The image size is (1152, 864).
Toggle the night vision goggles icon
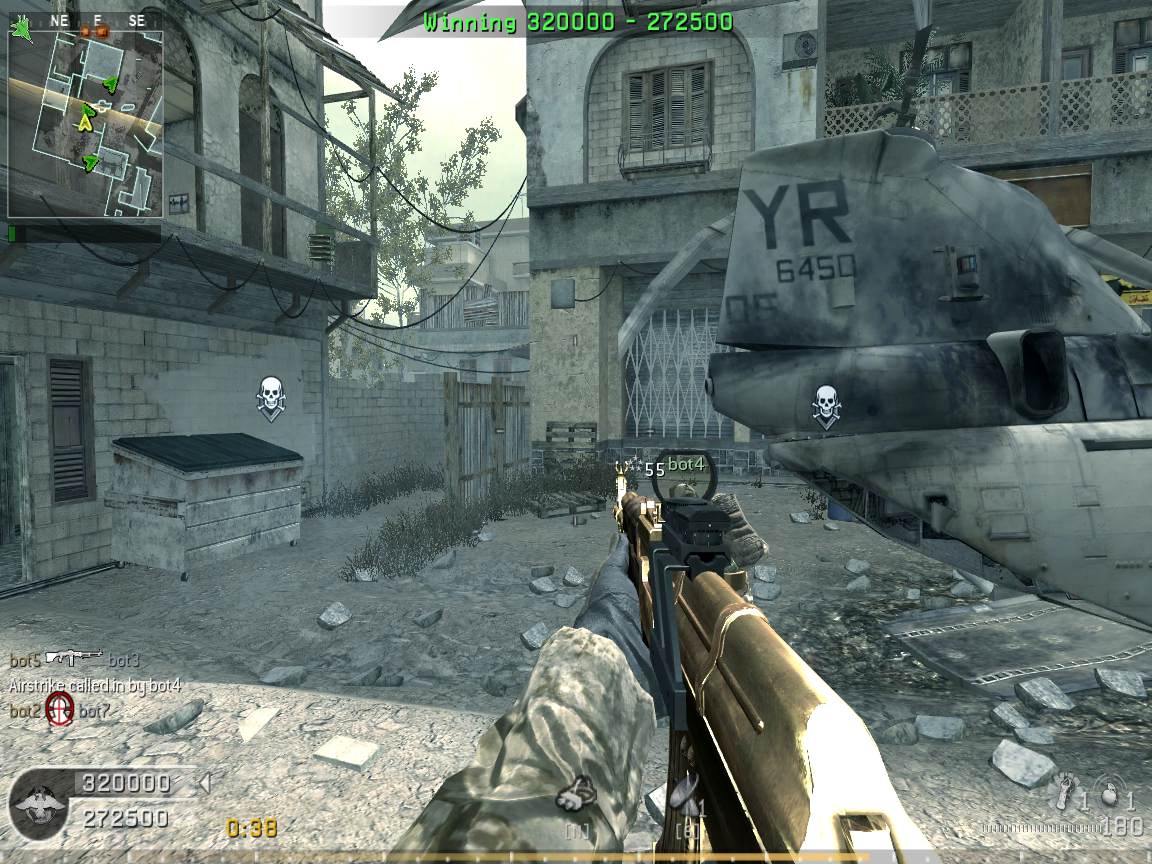pyautogui.click(x=576, y=795)
